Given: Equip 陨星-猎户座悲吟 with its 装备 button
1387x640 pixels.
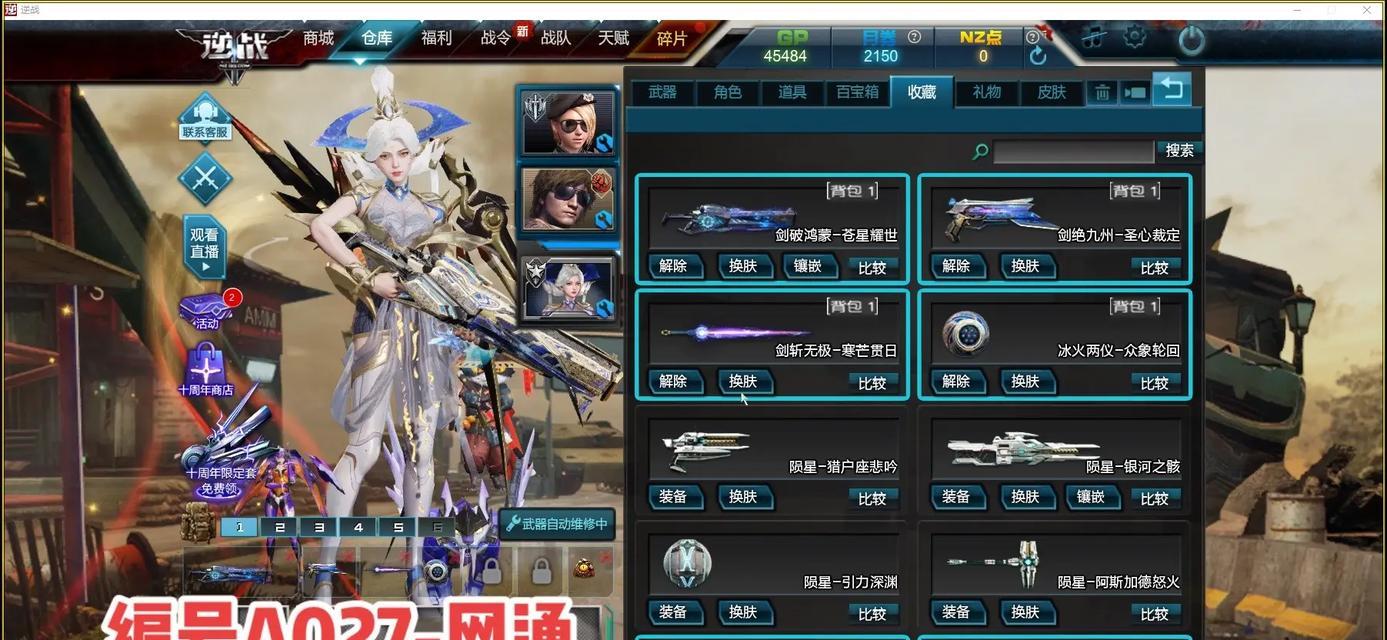Looking at the screenshot, I should click(673, 497).
